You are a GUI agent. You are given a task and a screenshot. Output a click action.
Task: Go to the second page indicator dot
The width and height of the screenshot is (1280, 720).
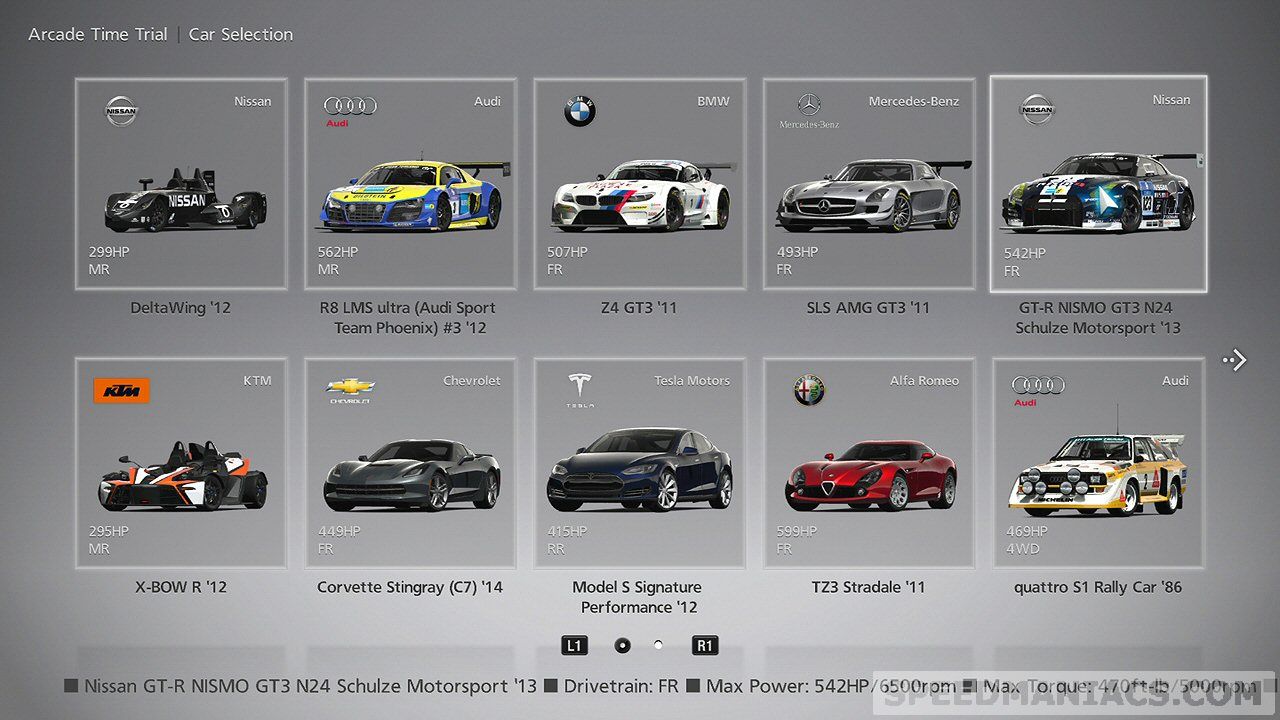tap(658, 645)
